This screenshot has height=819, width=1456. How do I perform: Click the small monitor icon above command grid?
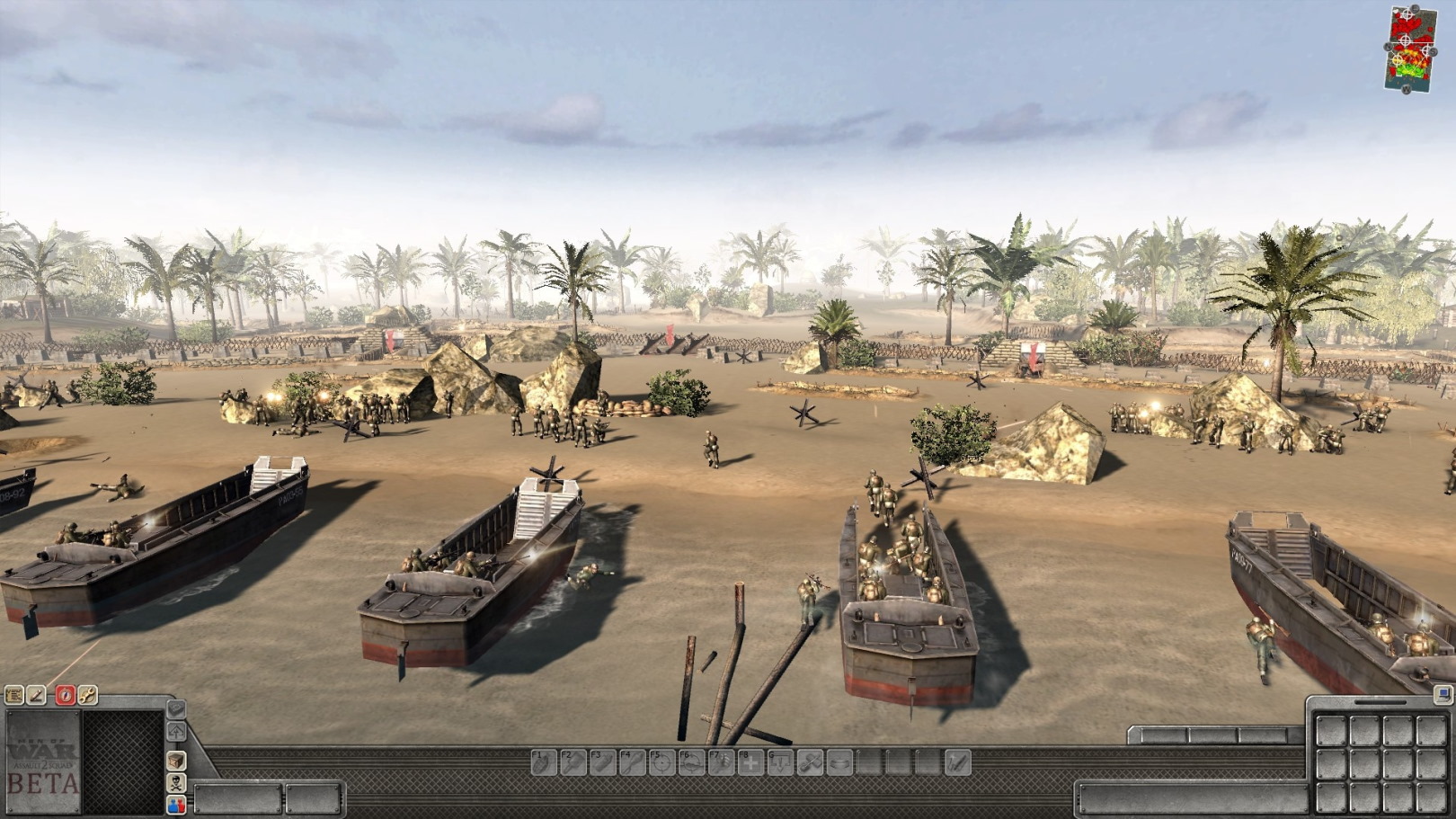[x=1443, y=695]
